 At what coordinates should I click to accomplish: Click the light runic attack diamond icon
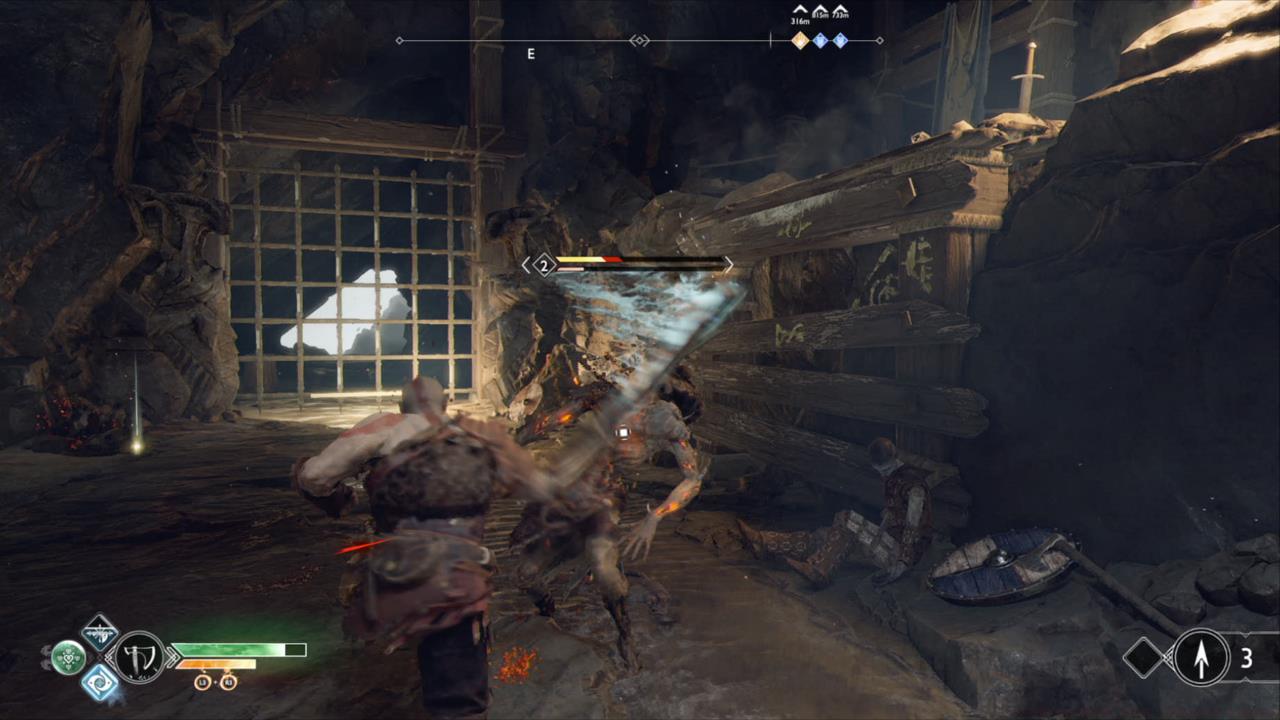[98, 634]
